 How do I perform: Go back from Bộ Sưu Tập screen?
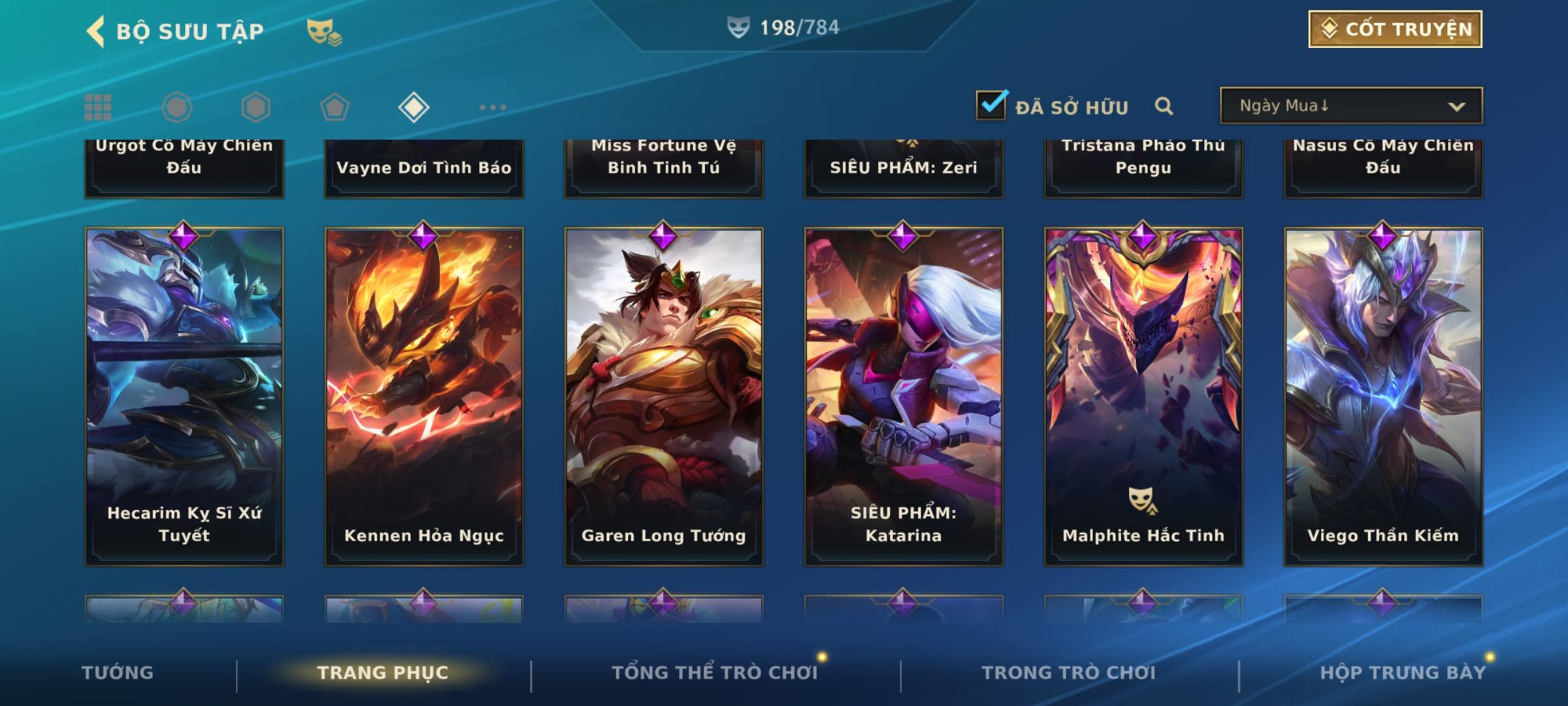click(x=95, y=31)
